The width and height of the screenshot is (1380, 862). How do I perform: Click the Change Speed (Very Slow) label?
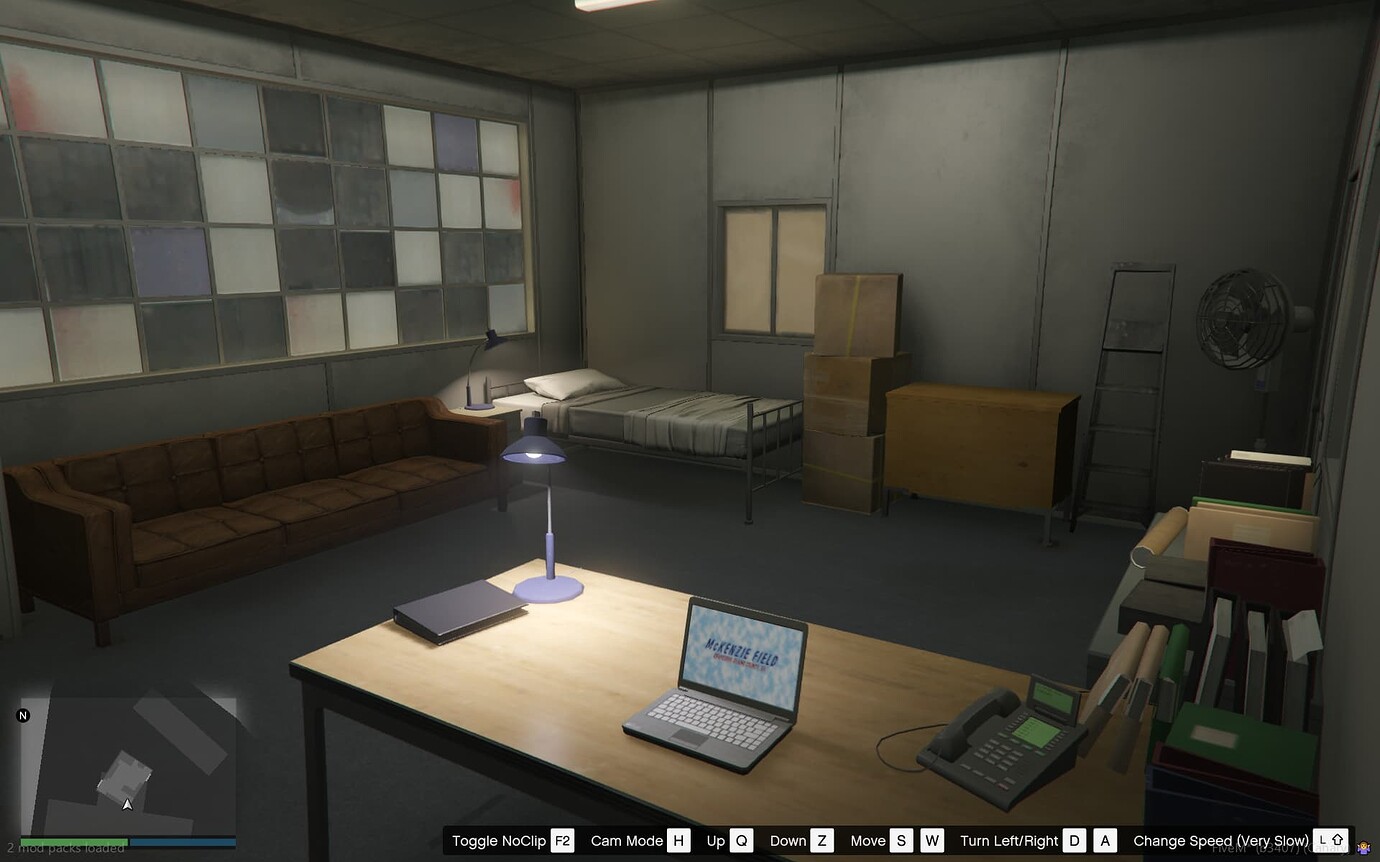pos(1220,841)
